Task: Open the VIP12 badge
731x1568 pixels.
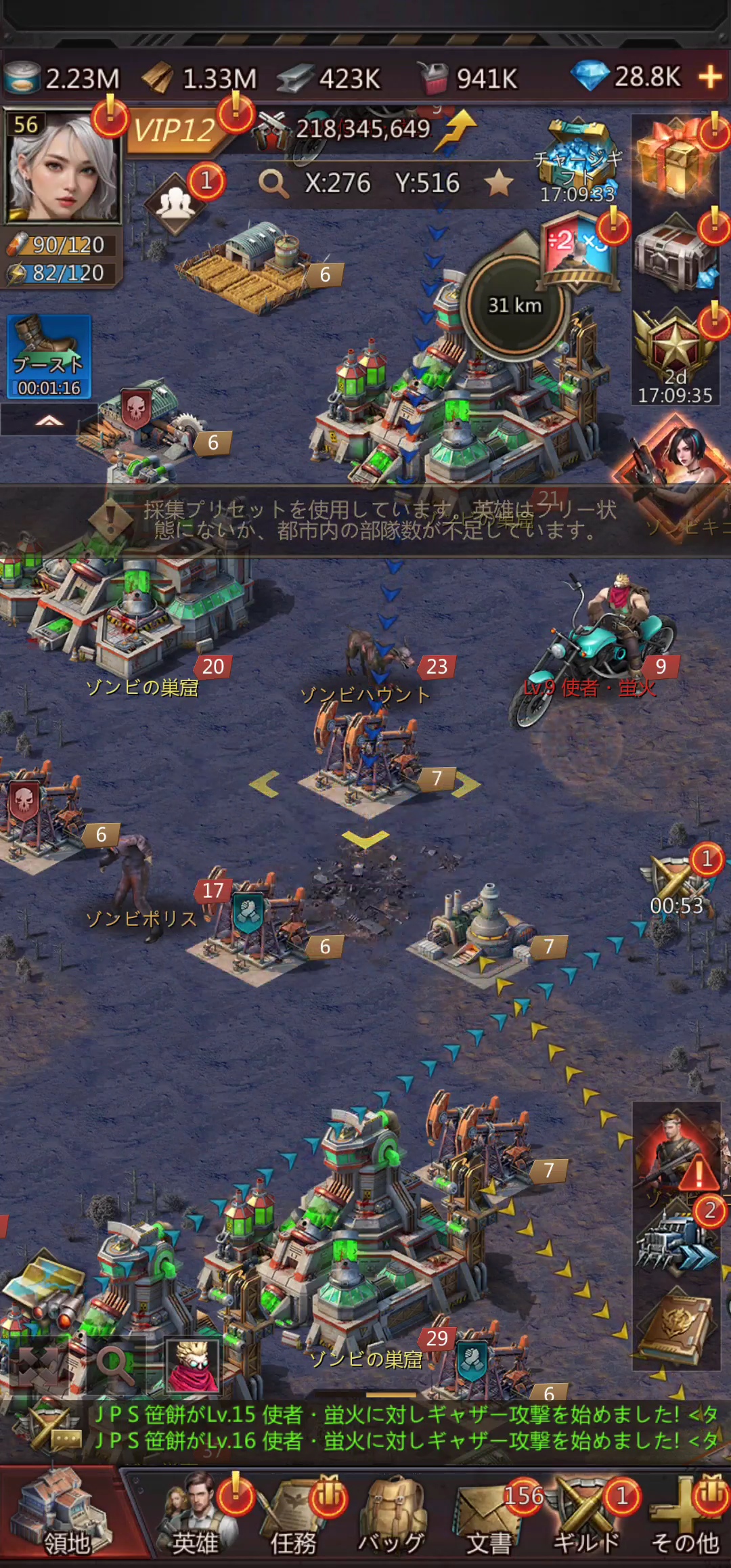Action: (x=175, y=129)
